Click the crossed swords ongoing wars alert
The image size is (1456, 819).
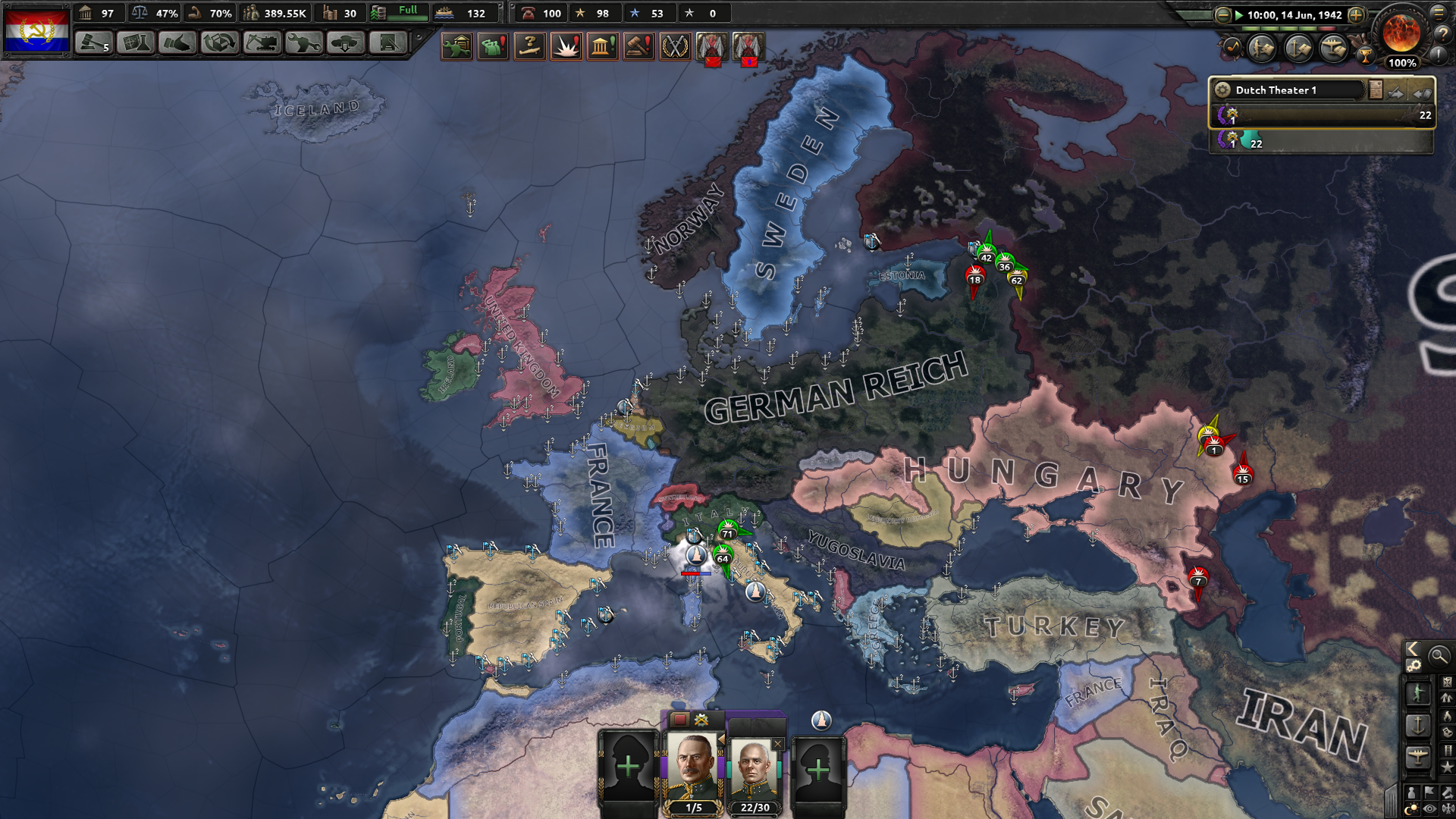pyautogui.click(x=675, y=46)
